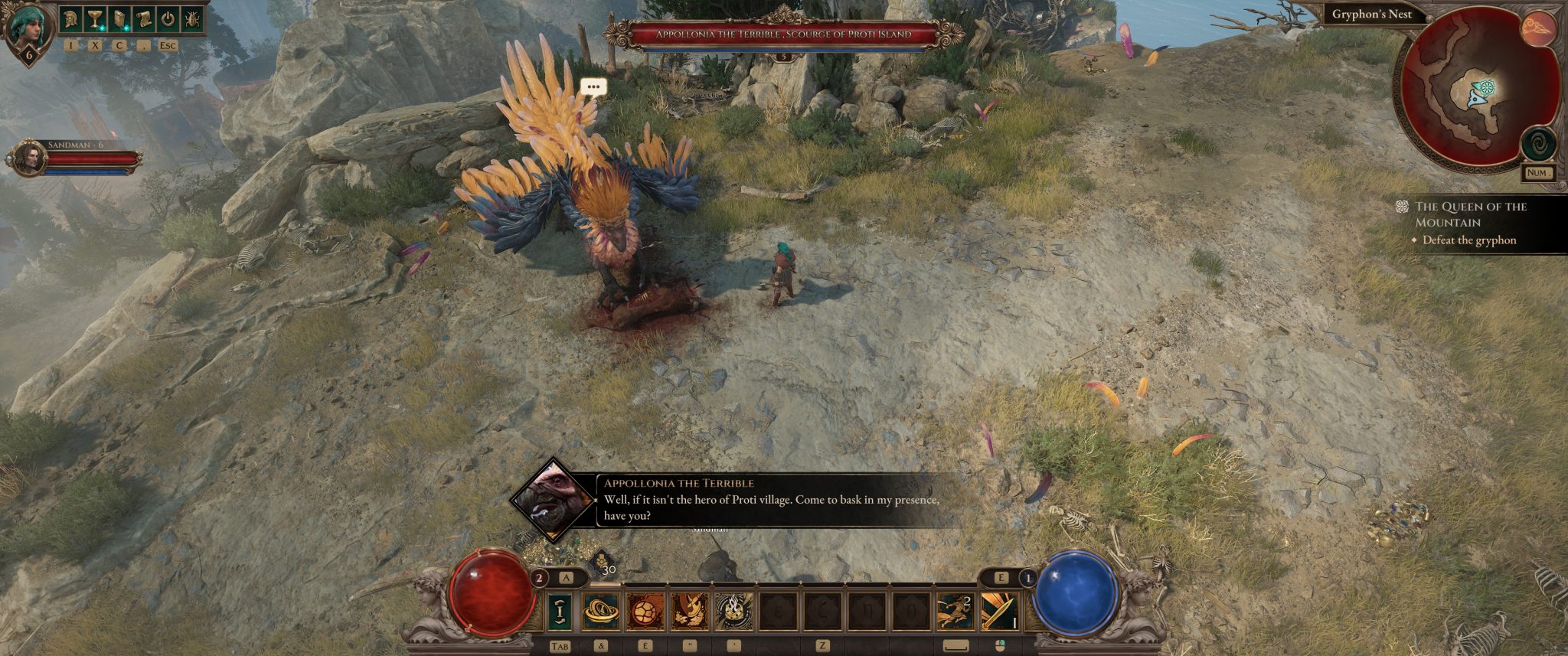Activate the bird silhouette ability
The image size is (1568, 656).
point(690,611)
